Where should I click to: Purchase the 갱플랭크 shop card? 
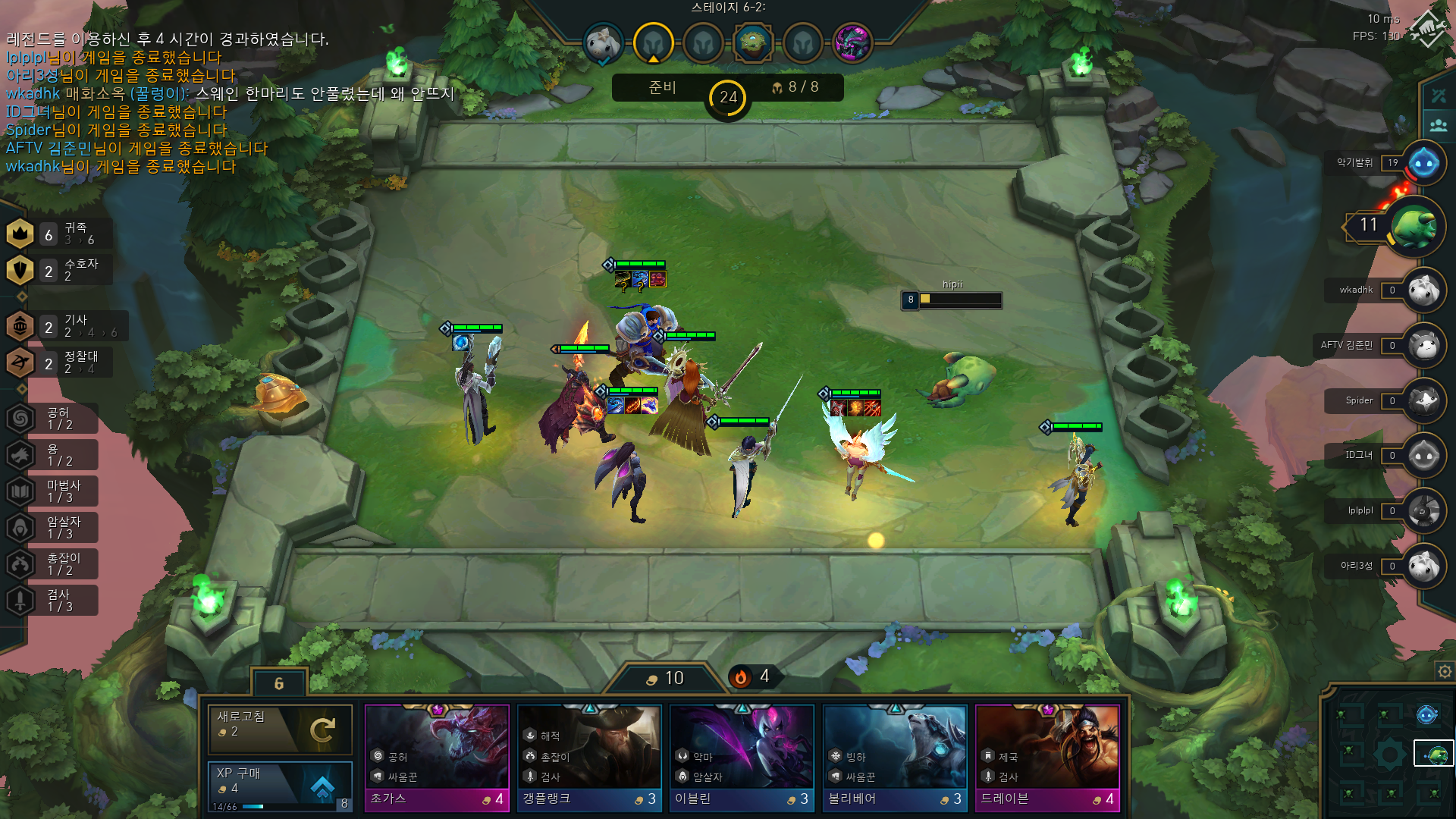pos(589,757)
